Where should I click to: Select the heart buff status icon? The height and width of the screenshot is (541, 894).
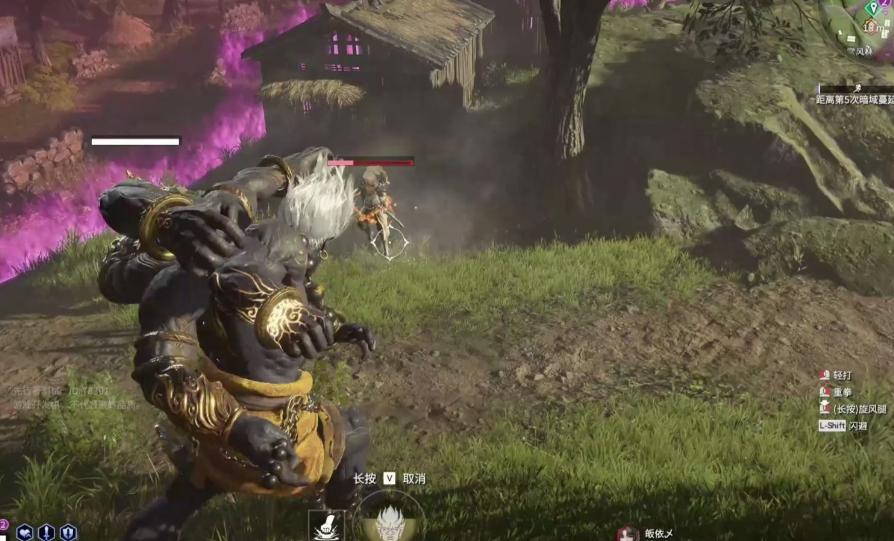pos(25,533)
